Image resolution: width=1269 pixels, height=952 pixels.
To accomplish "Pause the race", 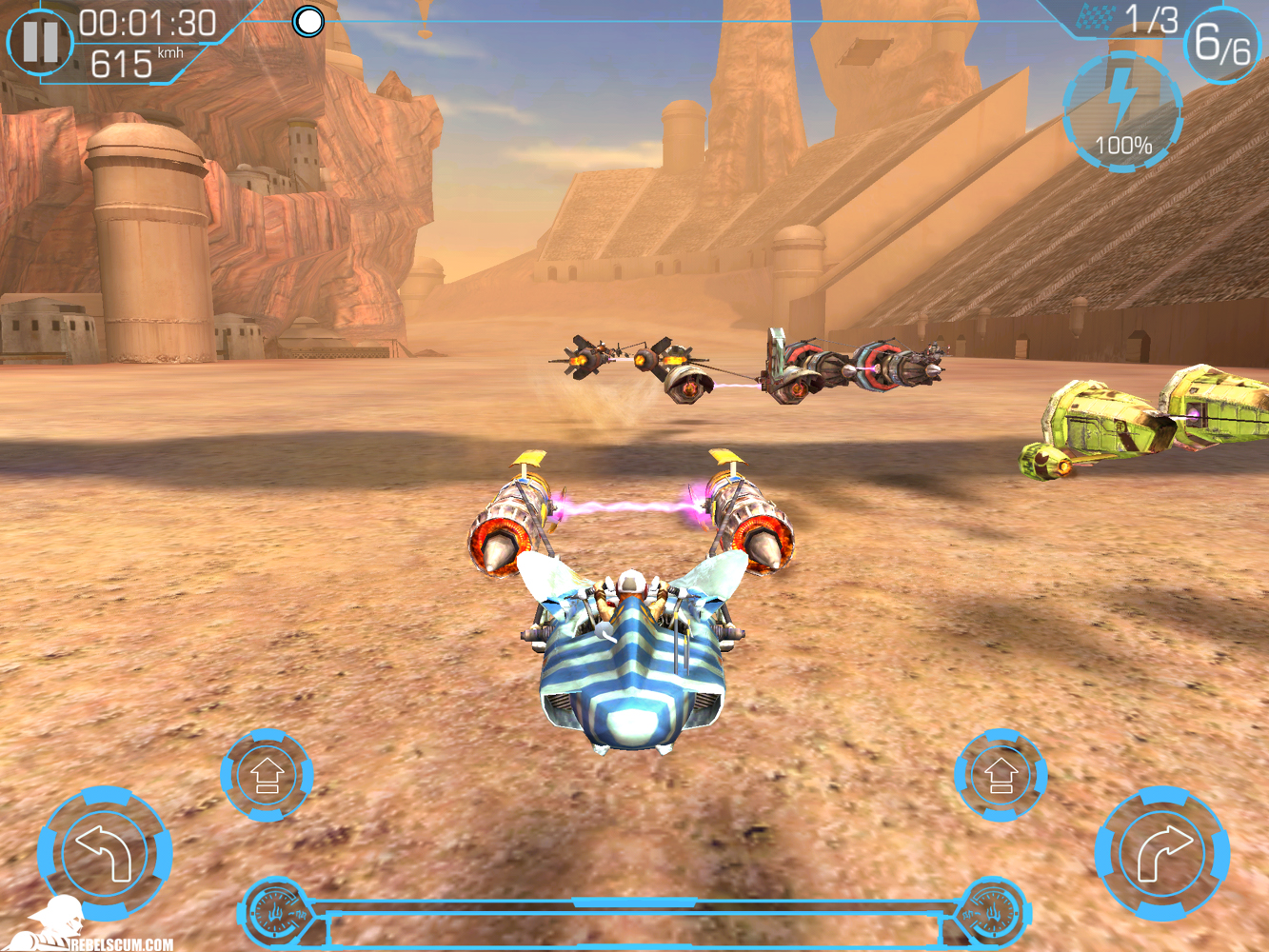I will (40, 42).
